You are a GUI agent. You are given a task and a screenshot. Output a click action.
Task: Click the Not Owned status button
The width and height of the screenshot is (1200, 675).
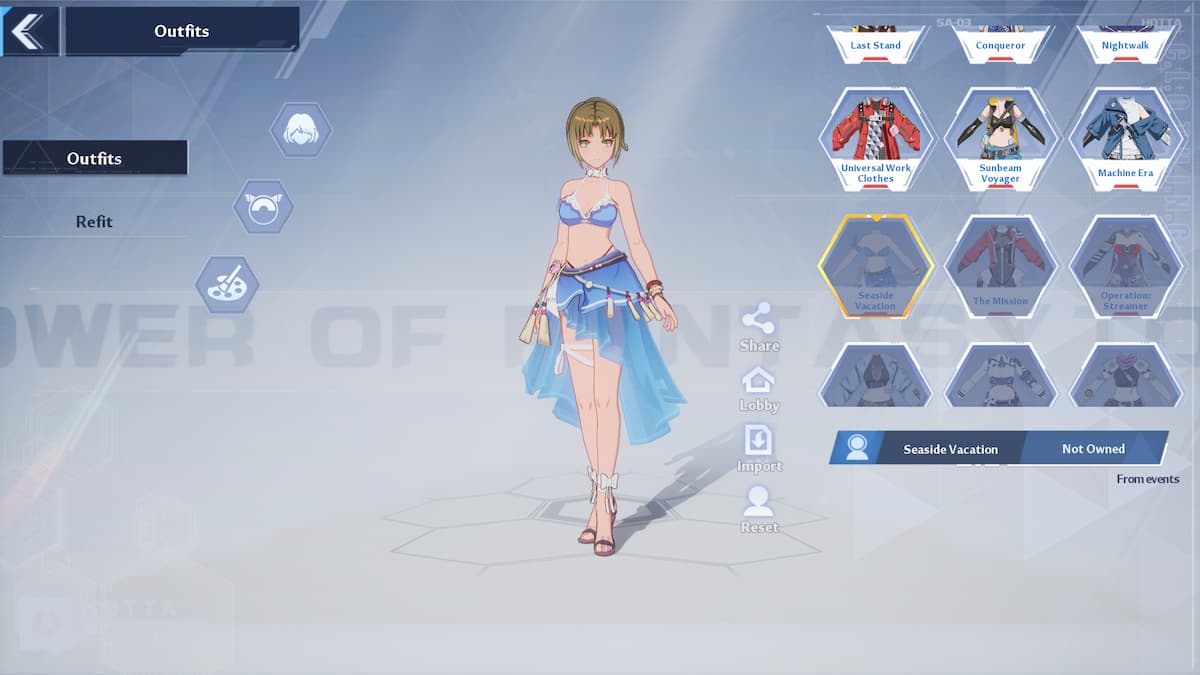[1093, 449]
